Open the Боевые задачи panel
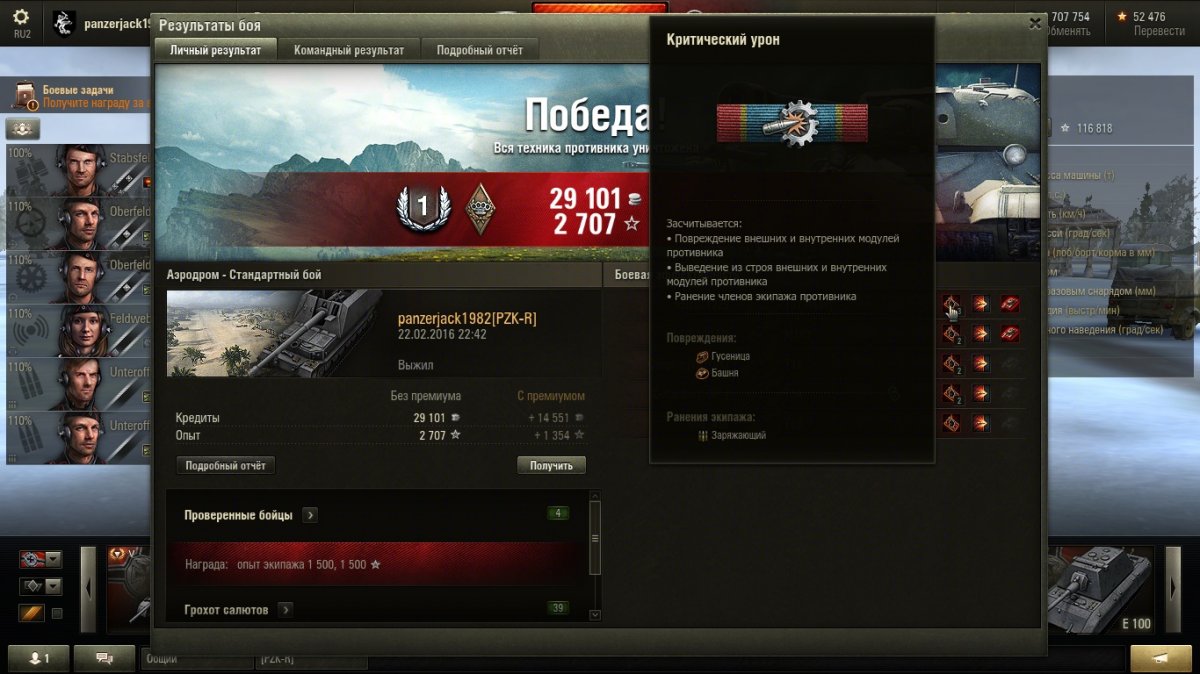 (x=78, y=96)
